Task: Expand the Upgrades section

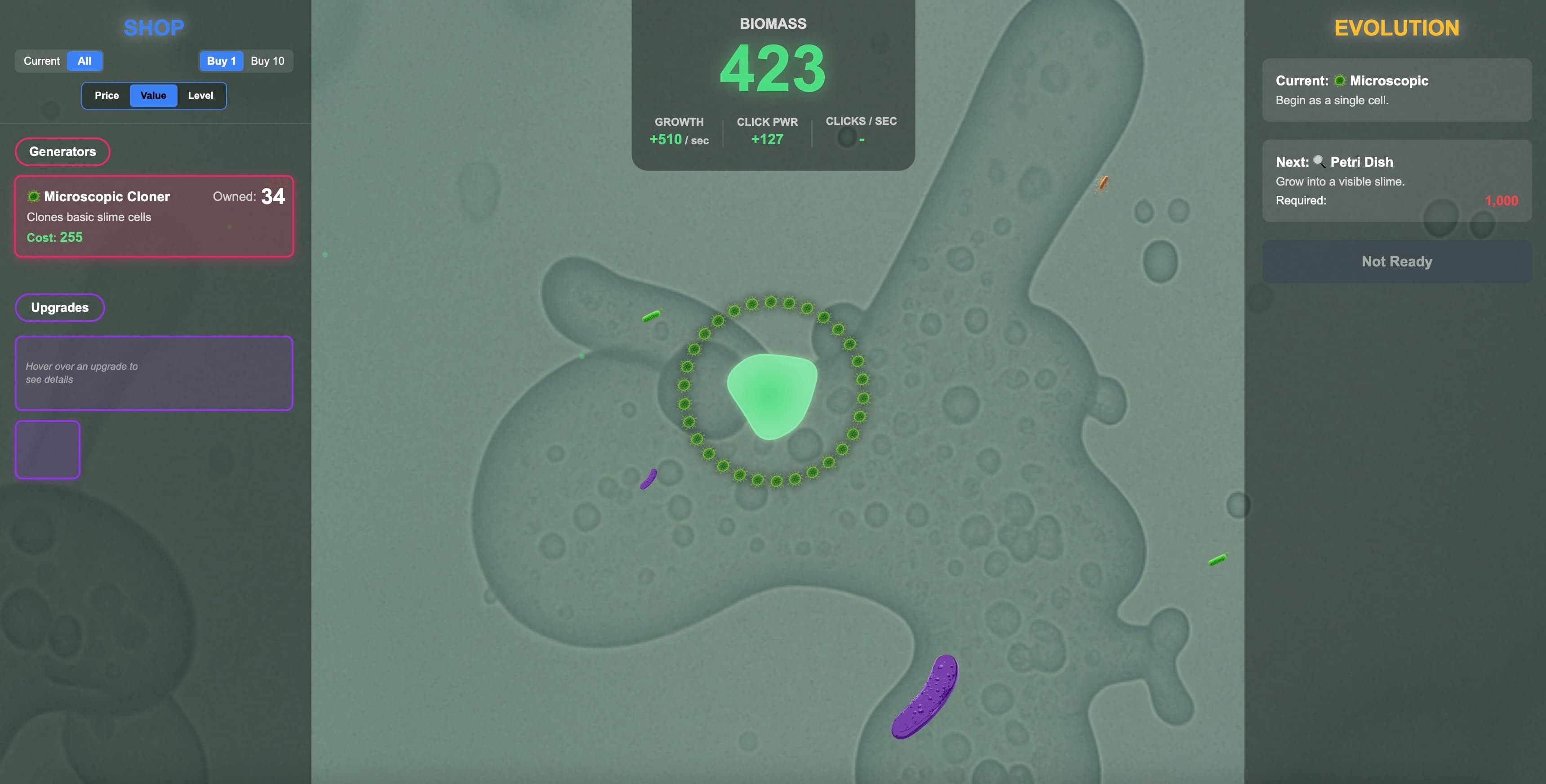Action: coord(59,307)
